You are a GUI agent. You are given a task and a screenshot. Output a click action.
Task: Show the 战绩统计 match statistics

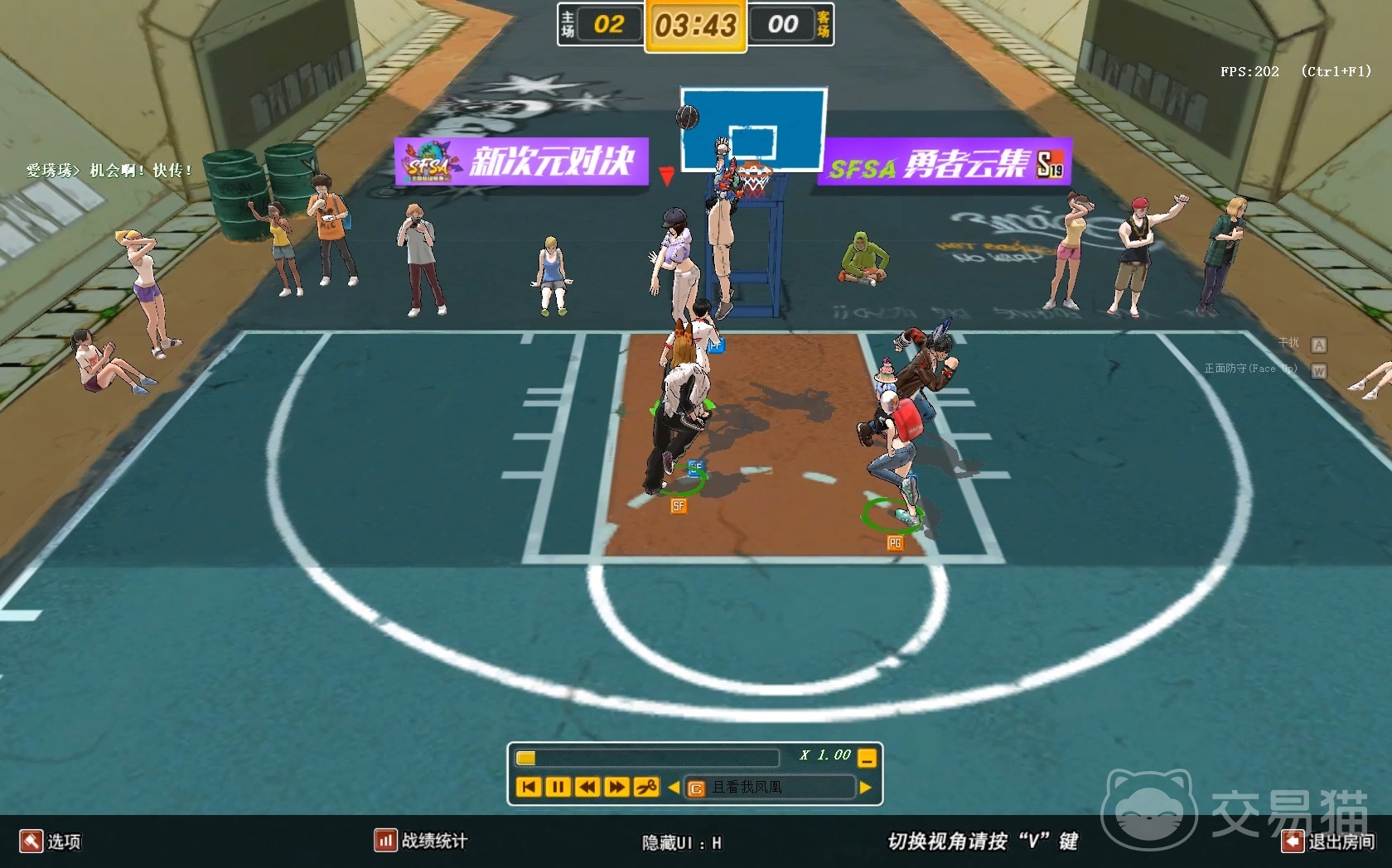pos(421,841)
